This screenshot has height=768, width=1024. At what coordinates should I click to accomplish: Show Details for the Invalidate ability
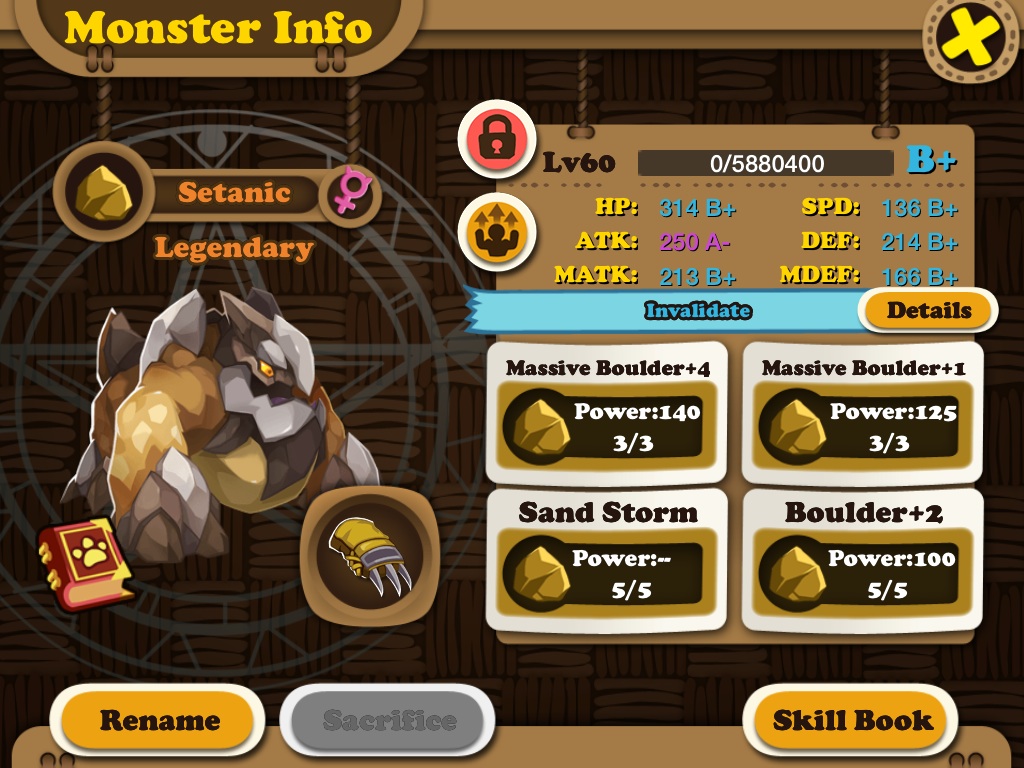(928, 310)
